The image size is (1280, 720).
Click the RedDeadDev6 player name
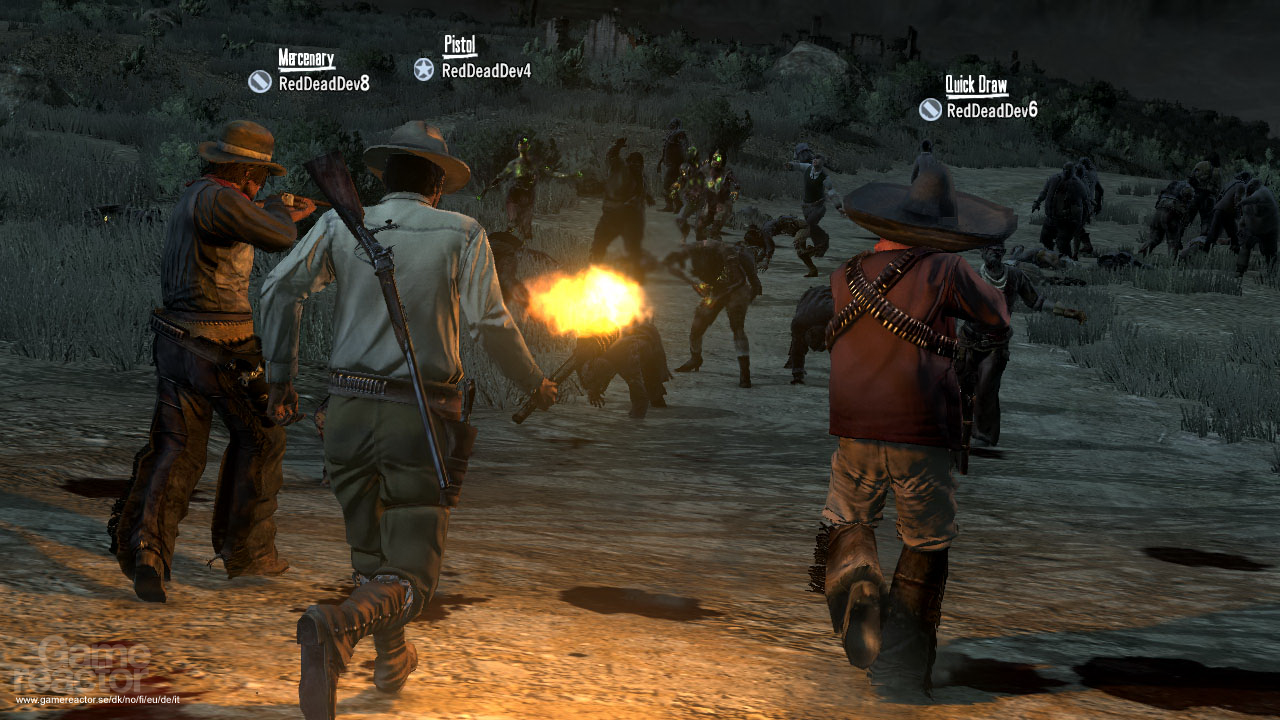994,110
